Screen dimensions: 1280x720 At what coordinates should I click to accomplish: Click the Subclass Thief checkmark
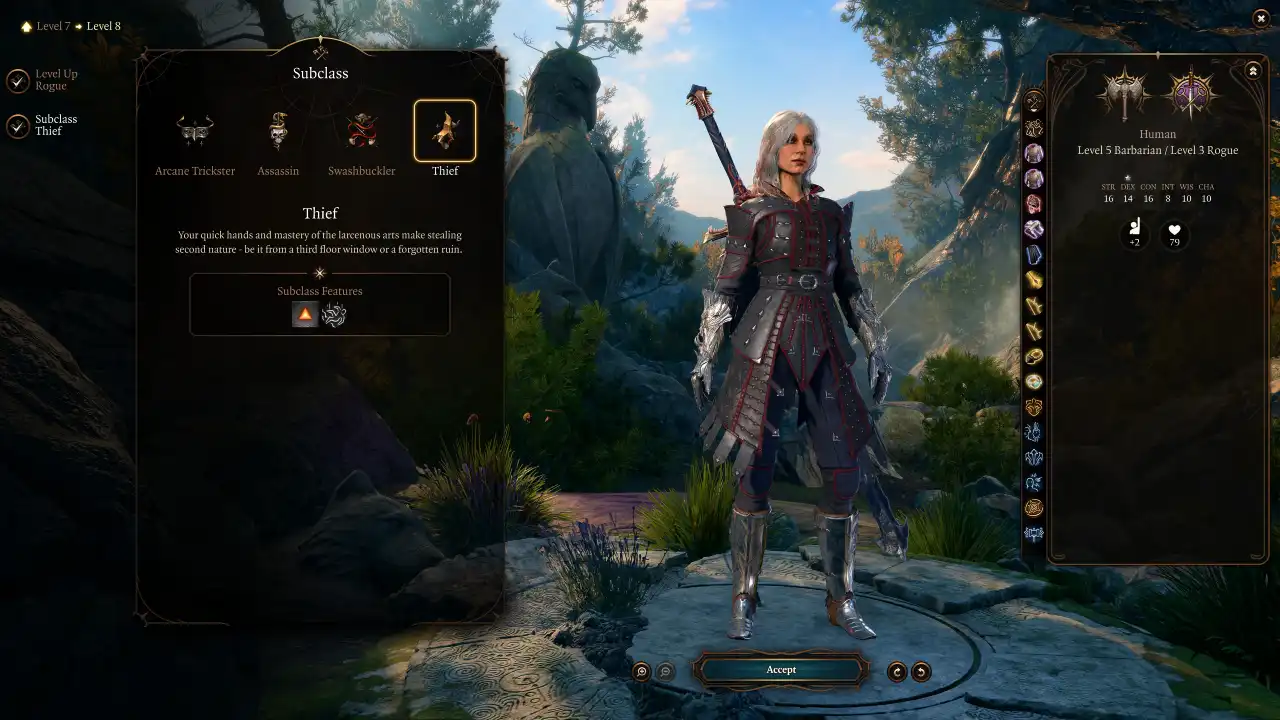coord(17,125)
